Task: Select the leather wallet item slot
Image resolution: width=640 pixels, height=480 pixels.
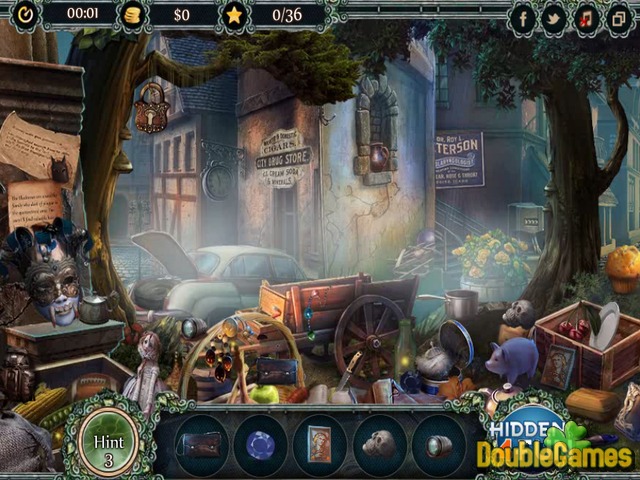Action: click(x=201, y=444)
